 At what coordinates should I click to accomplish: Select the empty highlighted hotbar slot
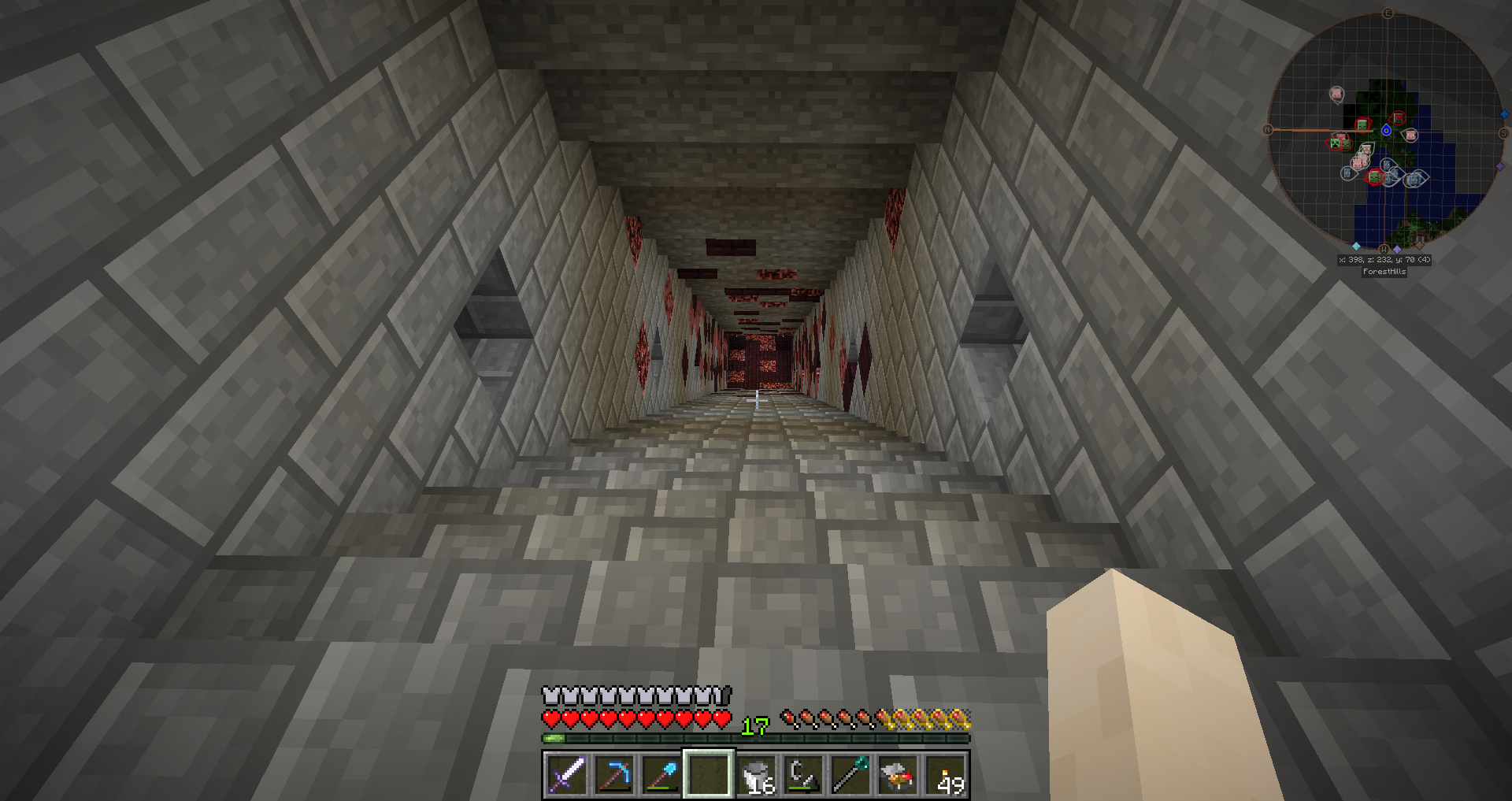709,774
